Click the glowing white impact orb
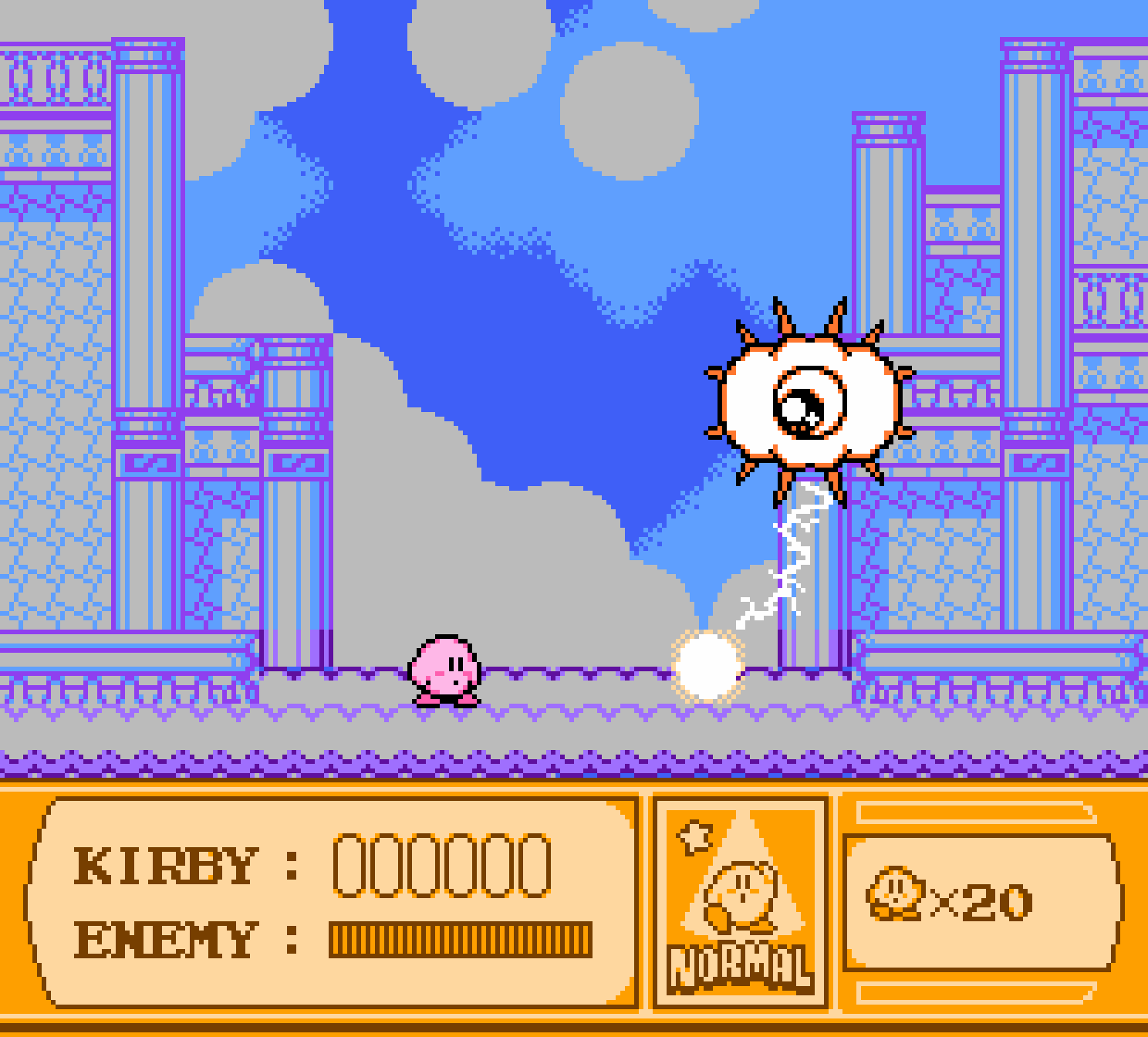Screen dimensions: 1148x1037 tap(707, 665)
